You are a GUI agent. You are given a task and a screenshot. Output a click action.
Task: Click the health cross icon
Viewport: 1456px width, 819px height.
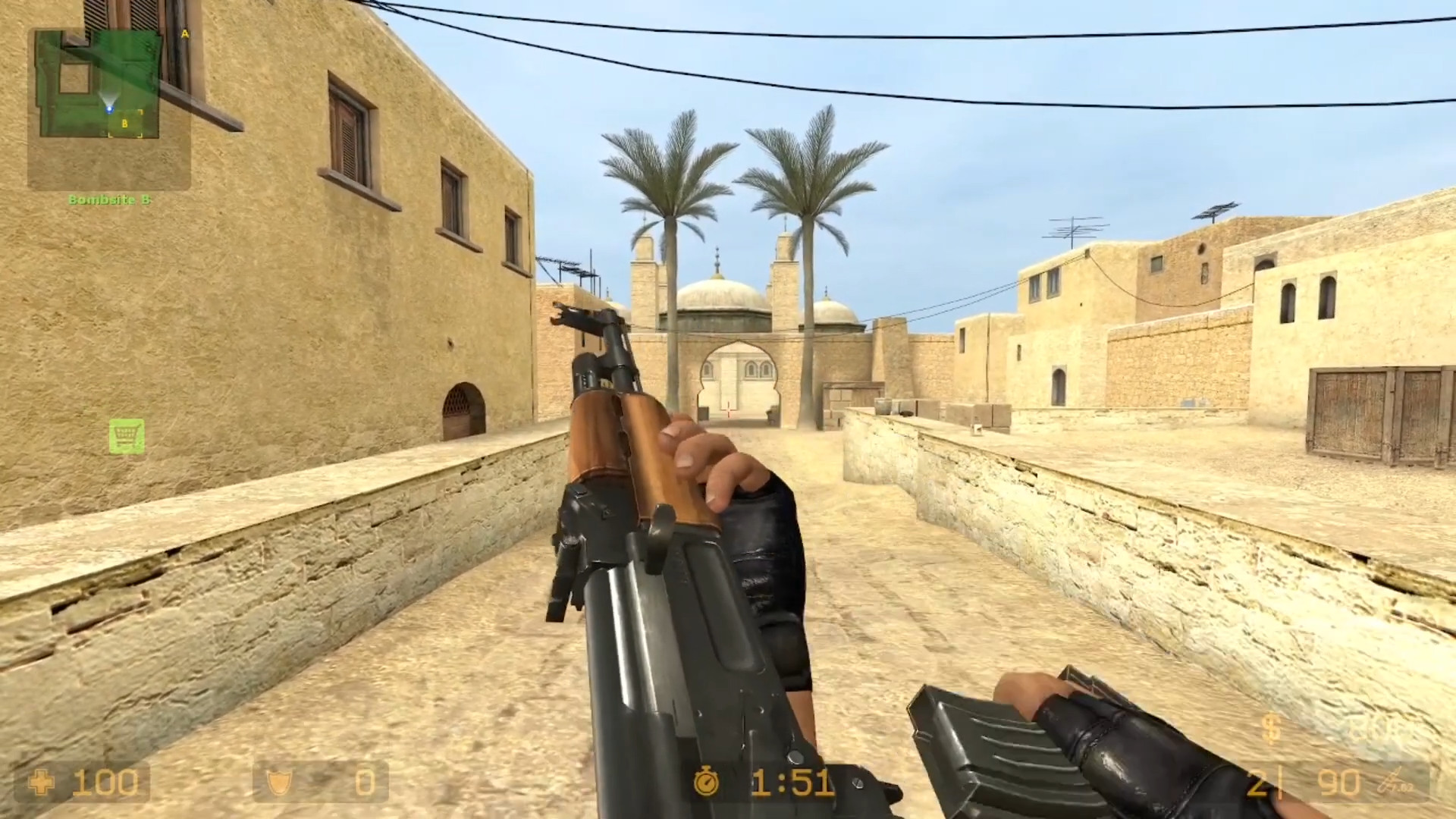click(x=42, y=782)
